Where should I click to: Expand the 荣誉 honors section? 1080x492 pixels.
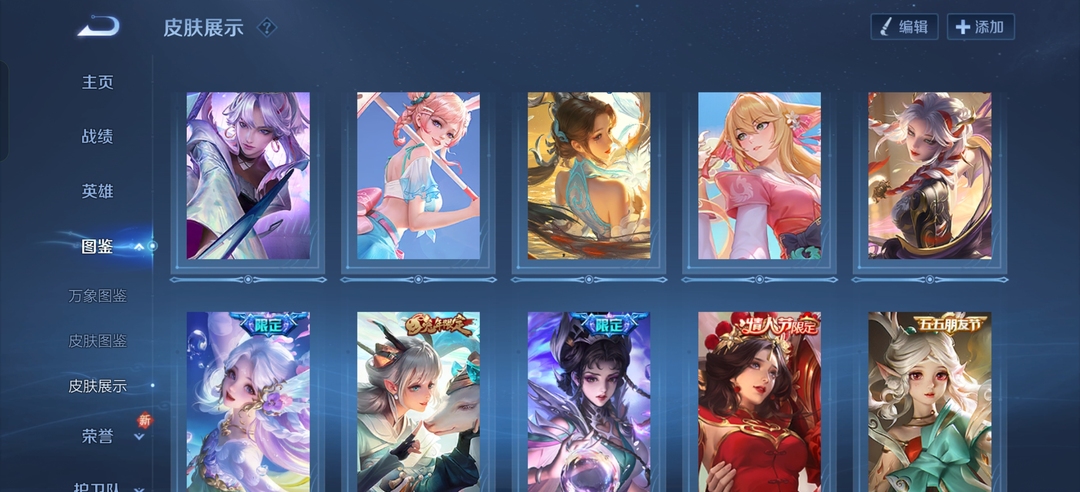pos(97,436)
